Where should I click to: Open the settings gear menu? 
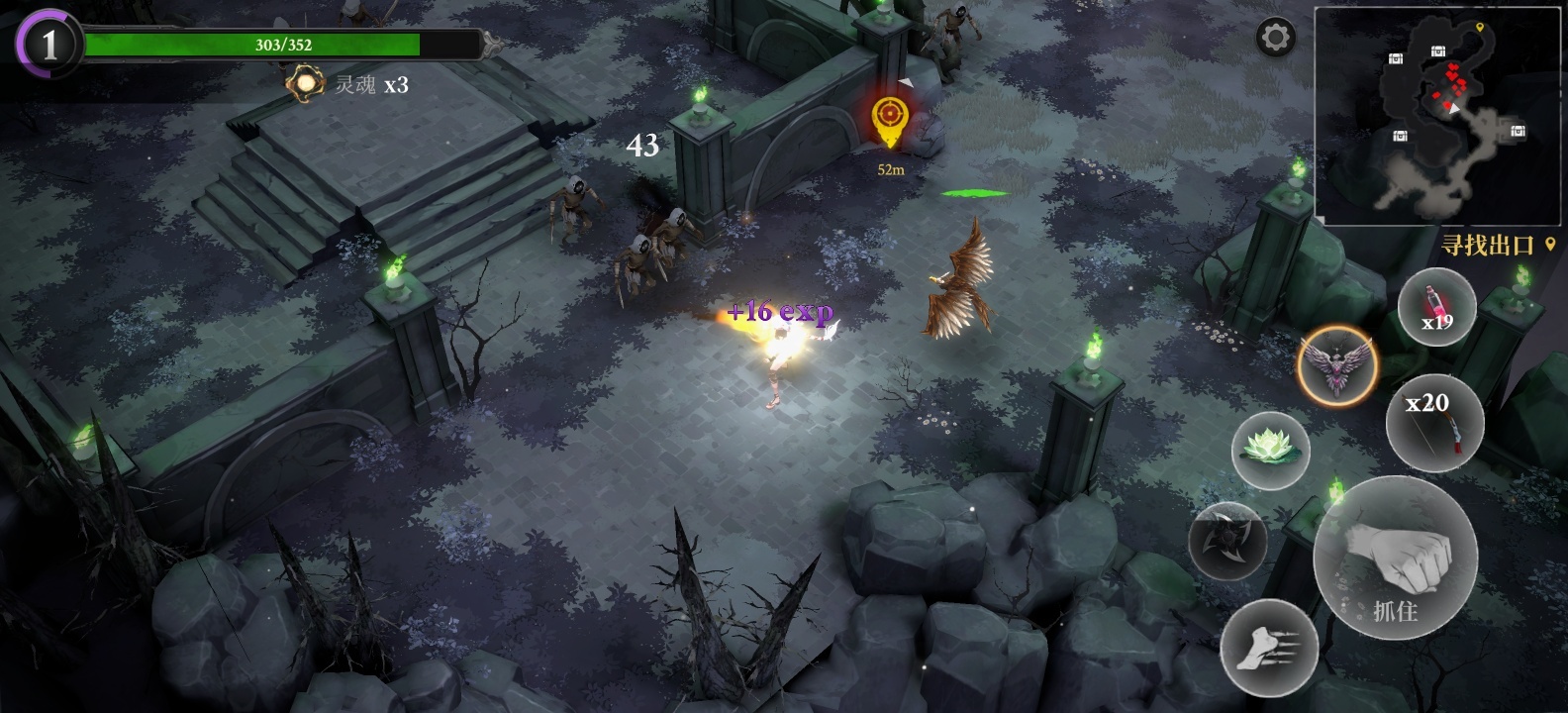point(1275,39)
